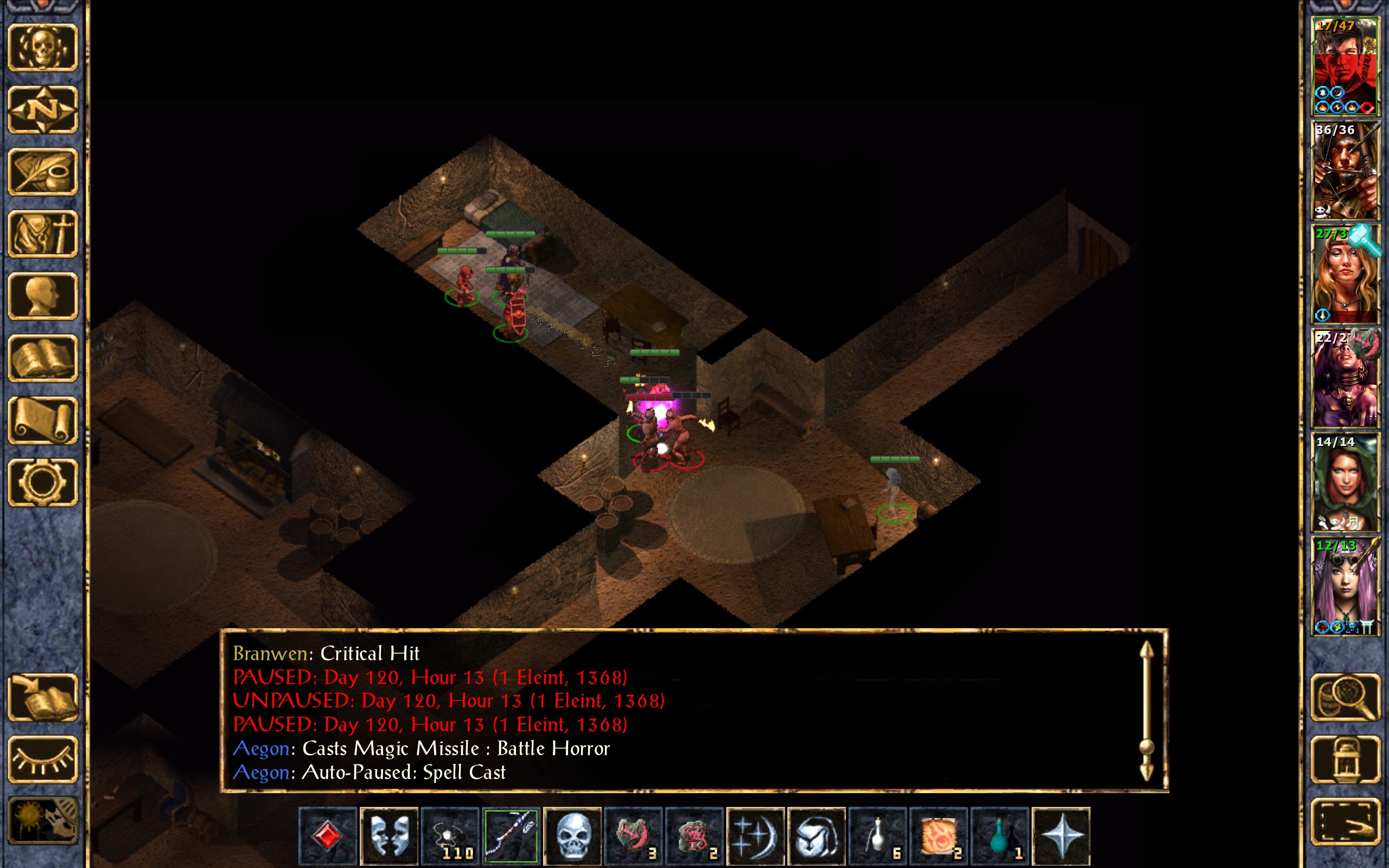Select the red-faced party leader portrait

point(1344,67)
